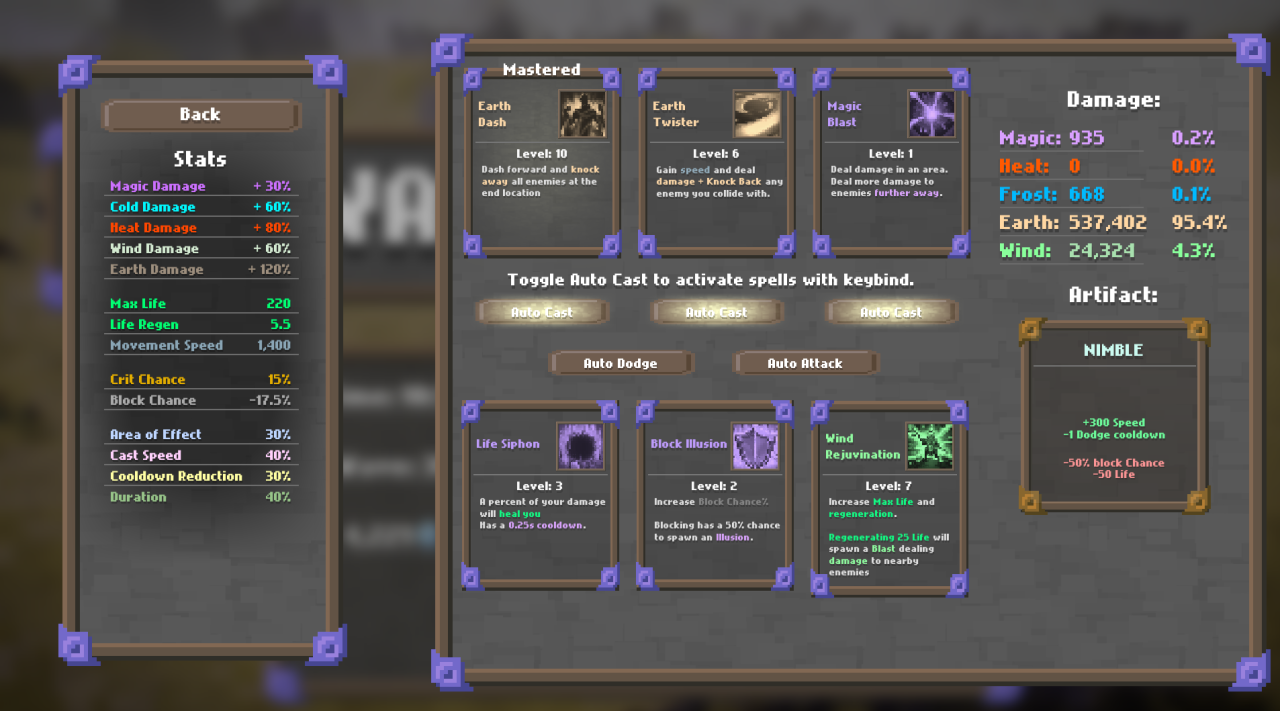The width and height of the screenshot is (1280, 711).
Task: Open the Magic Blast spell card
Action: 891,163
